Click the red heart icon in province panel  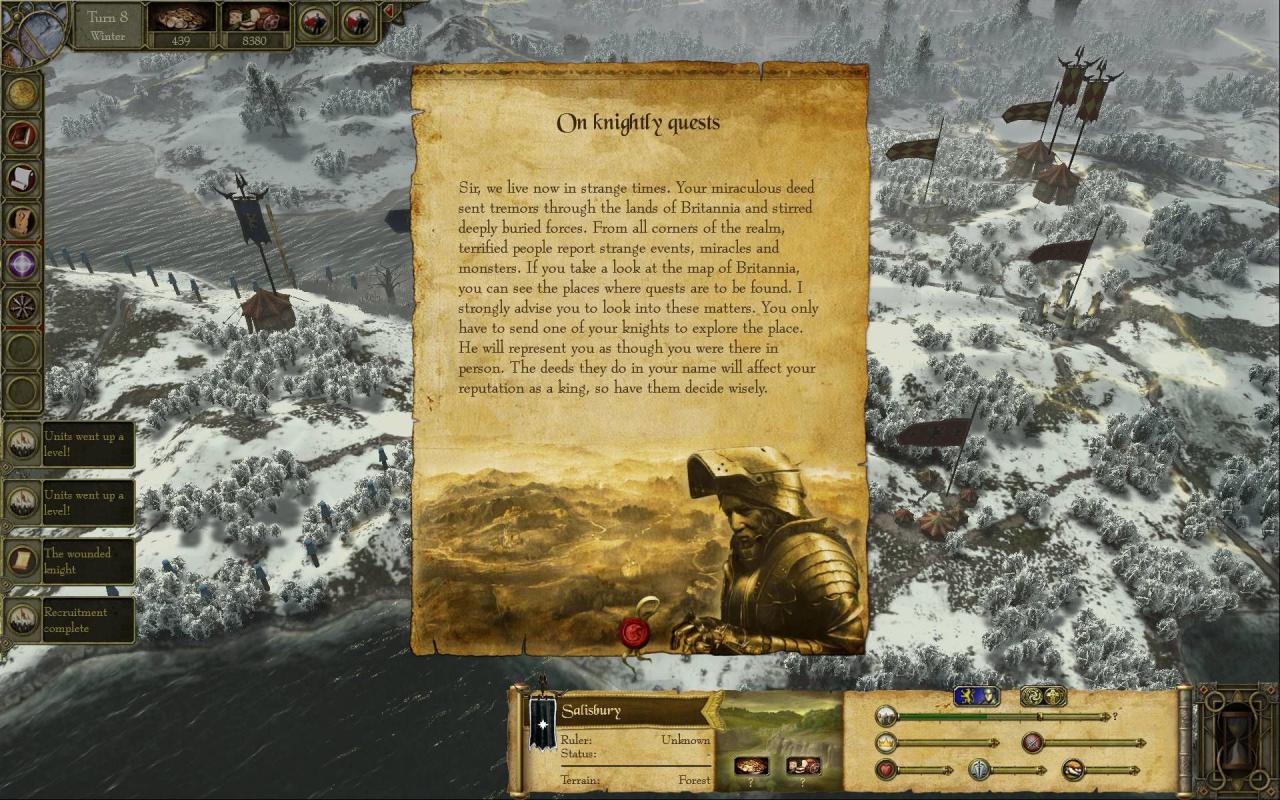tap(885, 770)
